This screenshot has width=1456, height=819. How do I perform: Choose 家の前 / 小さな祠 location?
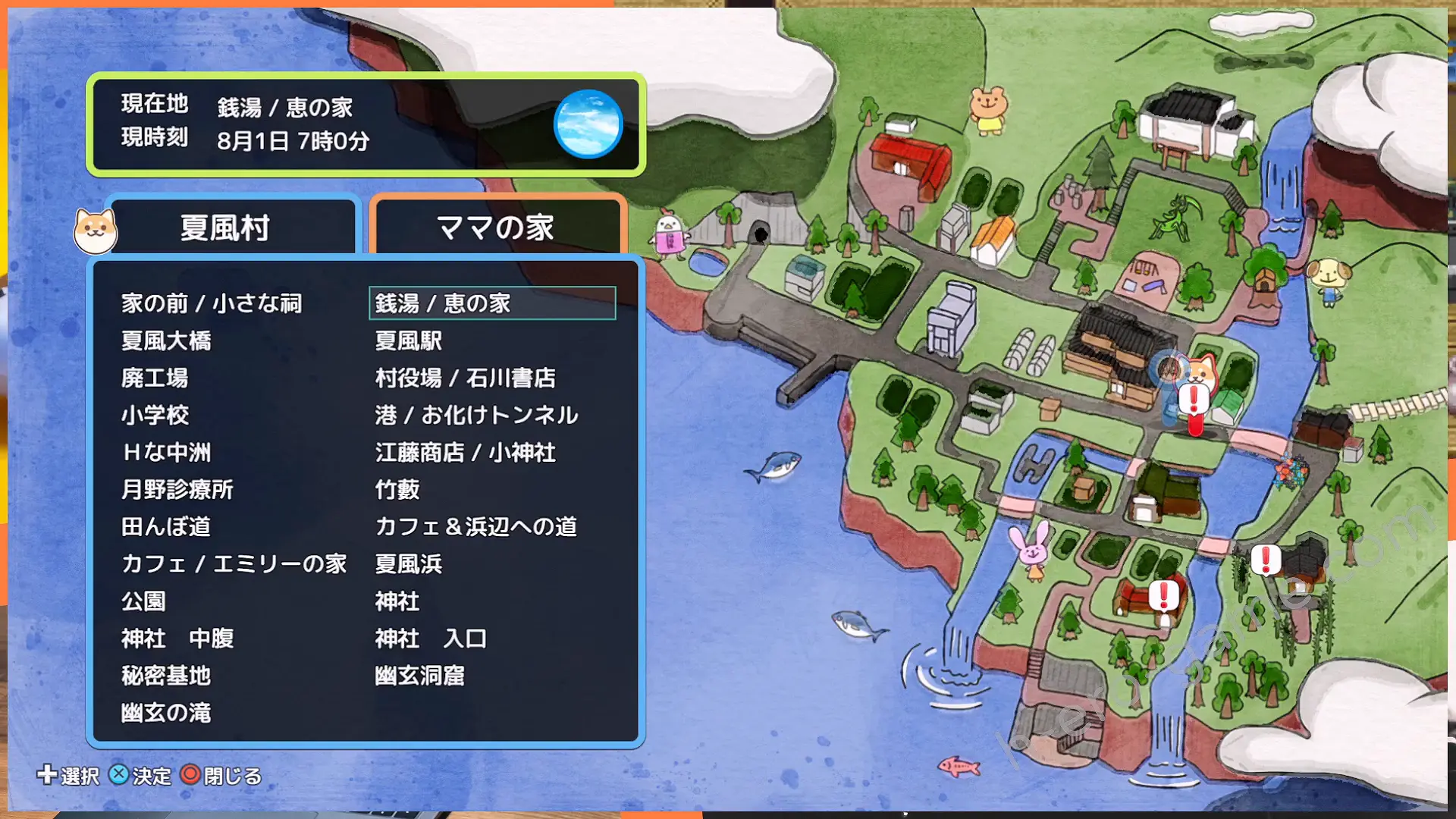pos(212,303)
